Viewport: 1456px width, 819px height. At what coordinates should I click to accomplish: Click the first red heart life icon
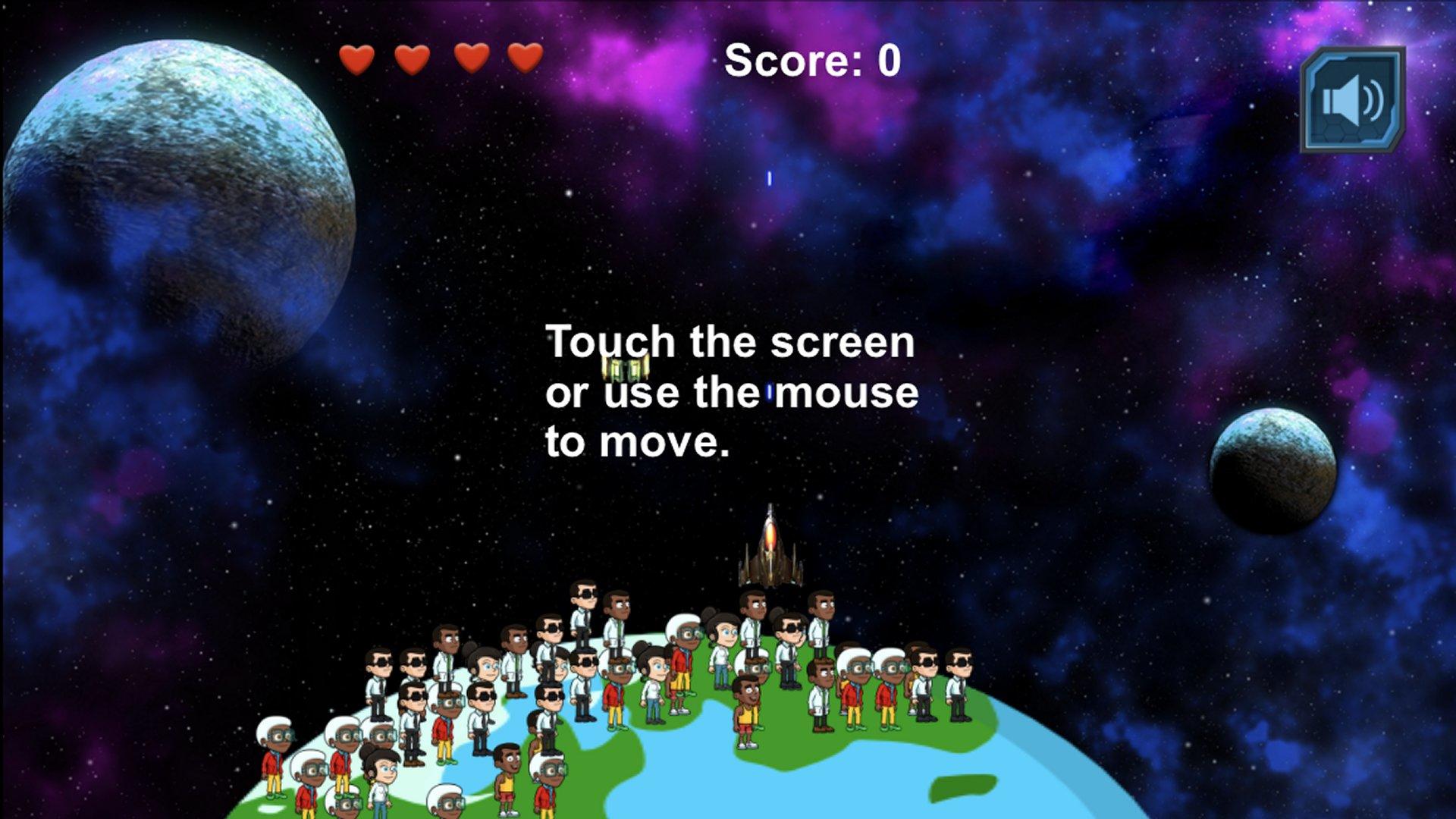click(x=356, y=58)
